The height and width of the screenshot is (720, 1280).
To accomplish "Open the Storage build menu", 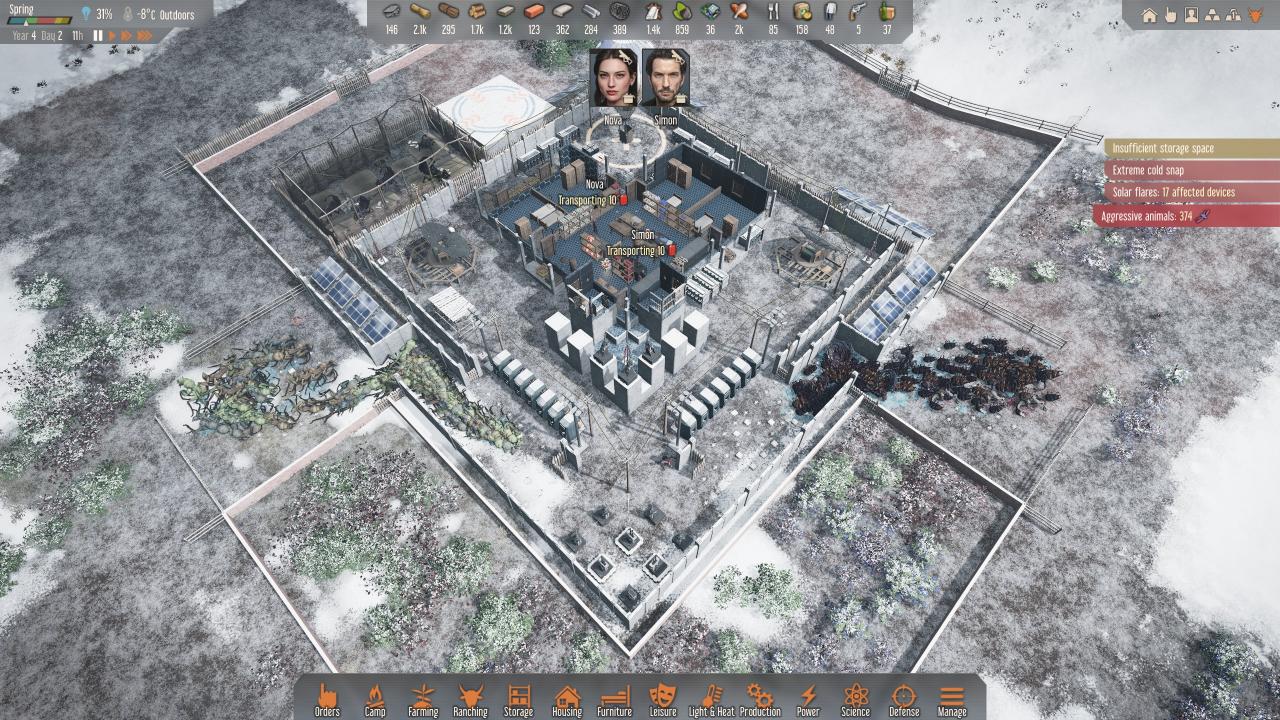I will pyautogui.click(x=518, y=699).
